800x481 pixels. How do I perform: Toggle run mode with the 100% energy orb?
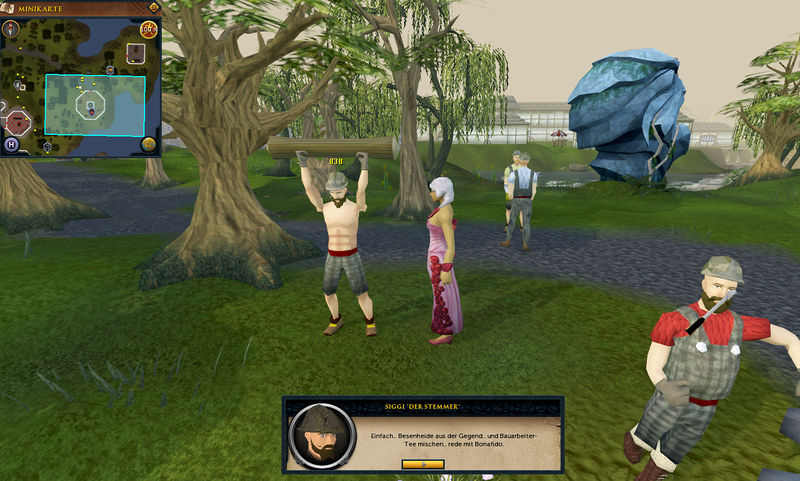(148, 30)
